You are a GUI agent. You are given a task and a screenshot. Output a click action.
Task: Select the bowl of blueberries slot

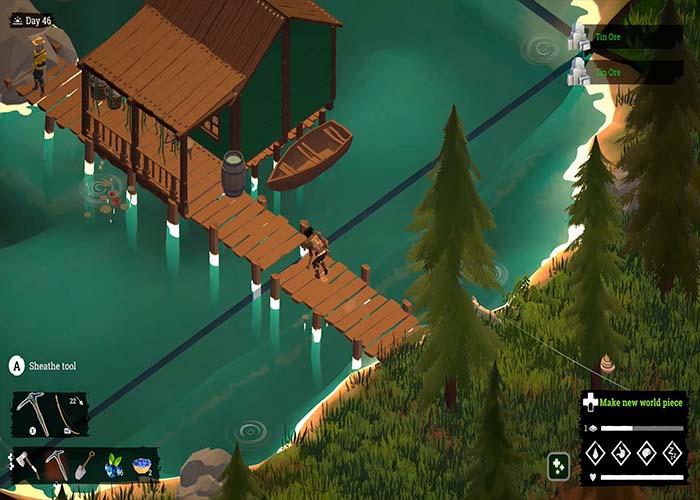(142, 465)
